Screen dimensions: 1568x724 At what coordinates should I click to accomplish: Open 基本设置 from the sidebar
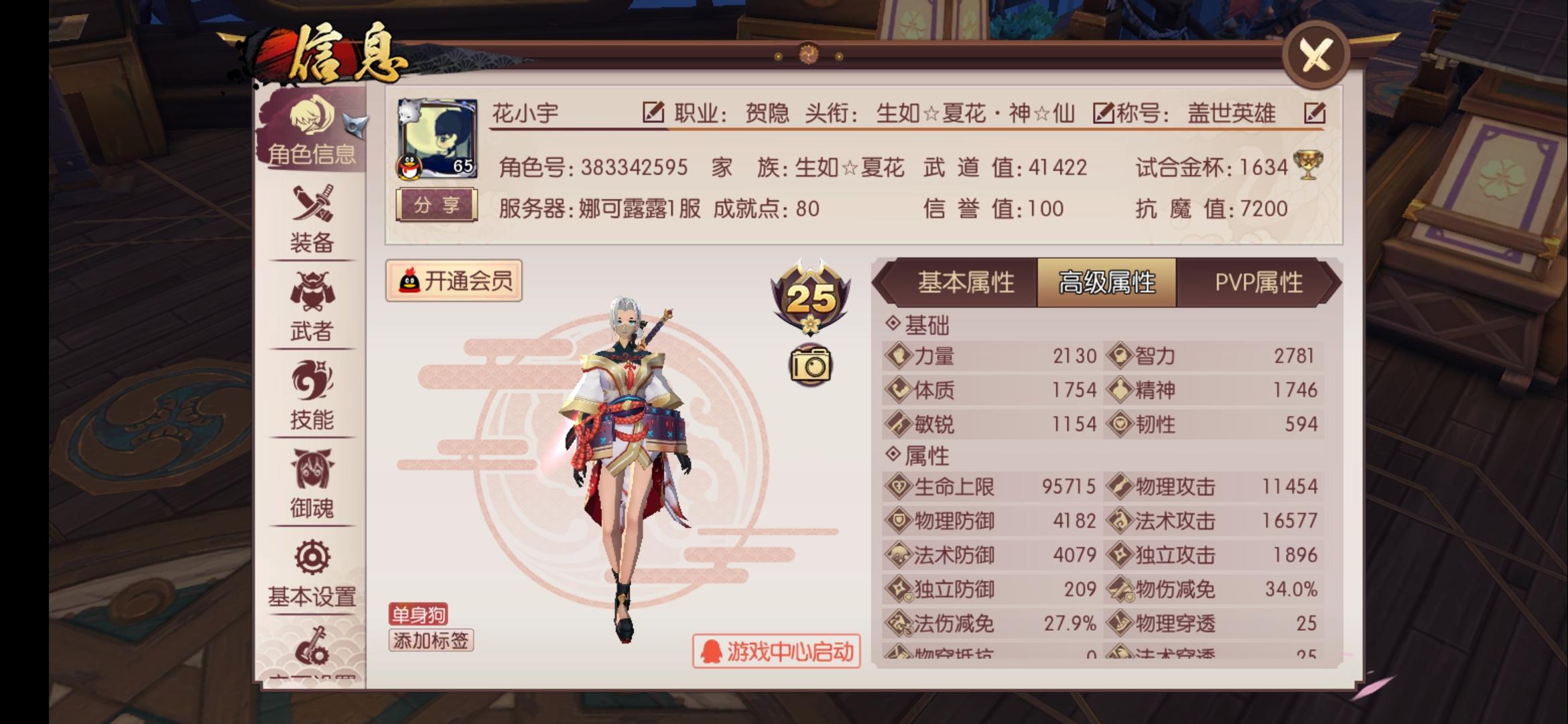tap(312, 573)
